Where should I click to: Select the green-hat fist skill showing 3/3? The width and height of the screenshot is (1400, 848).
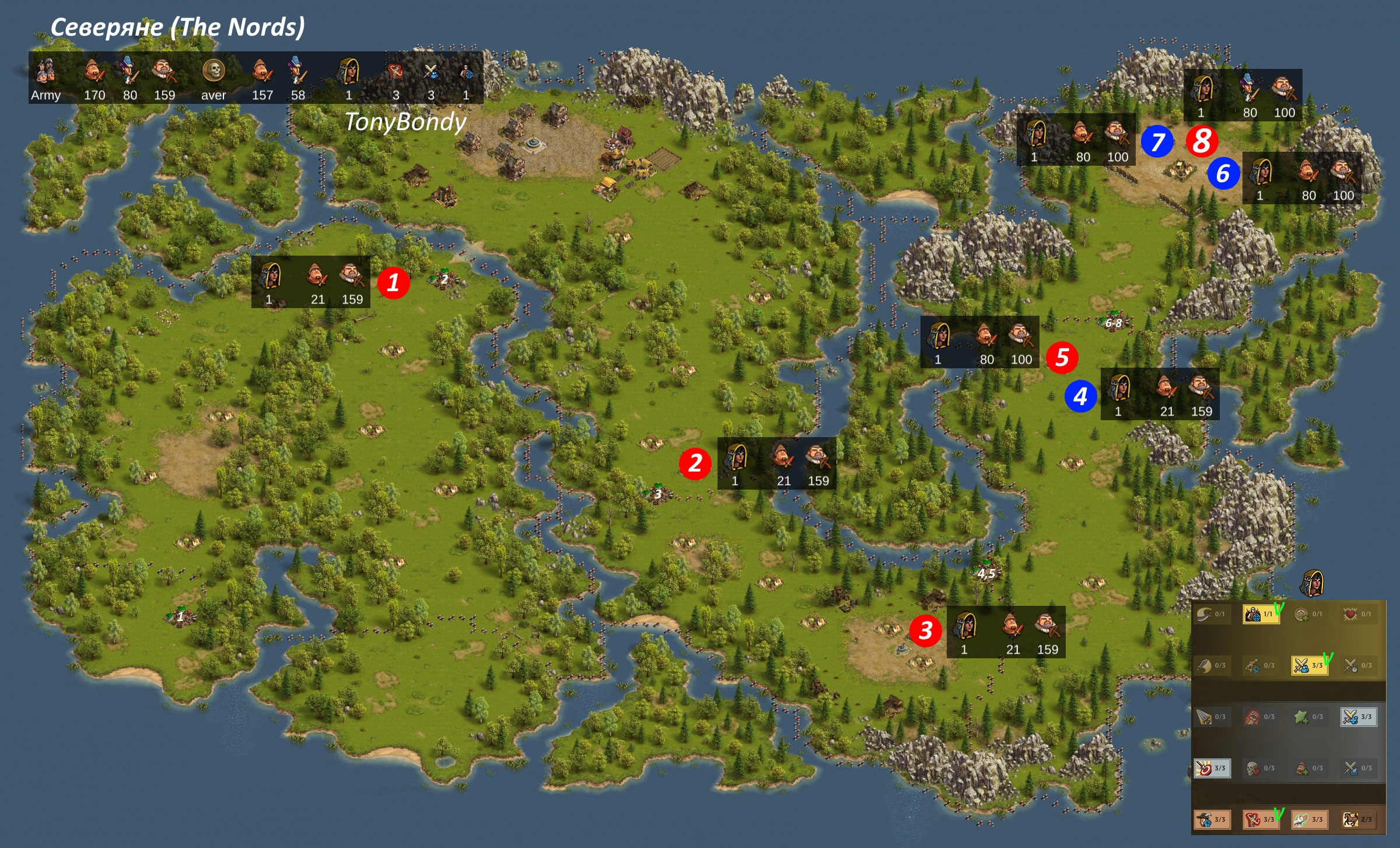(1211, 819)
